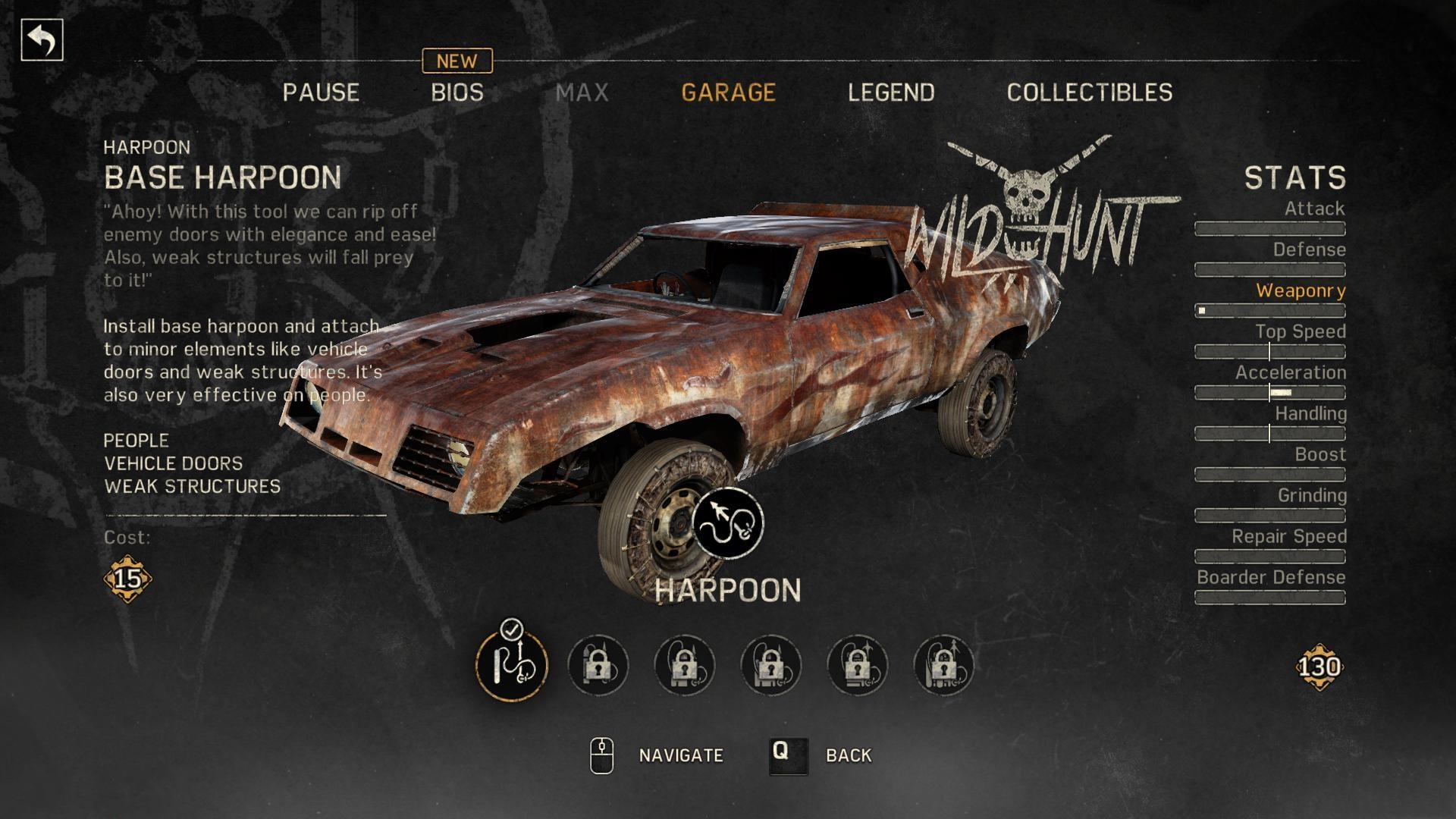
Task: Switch to the PAUSE tab
Action: [321, 93]
